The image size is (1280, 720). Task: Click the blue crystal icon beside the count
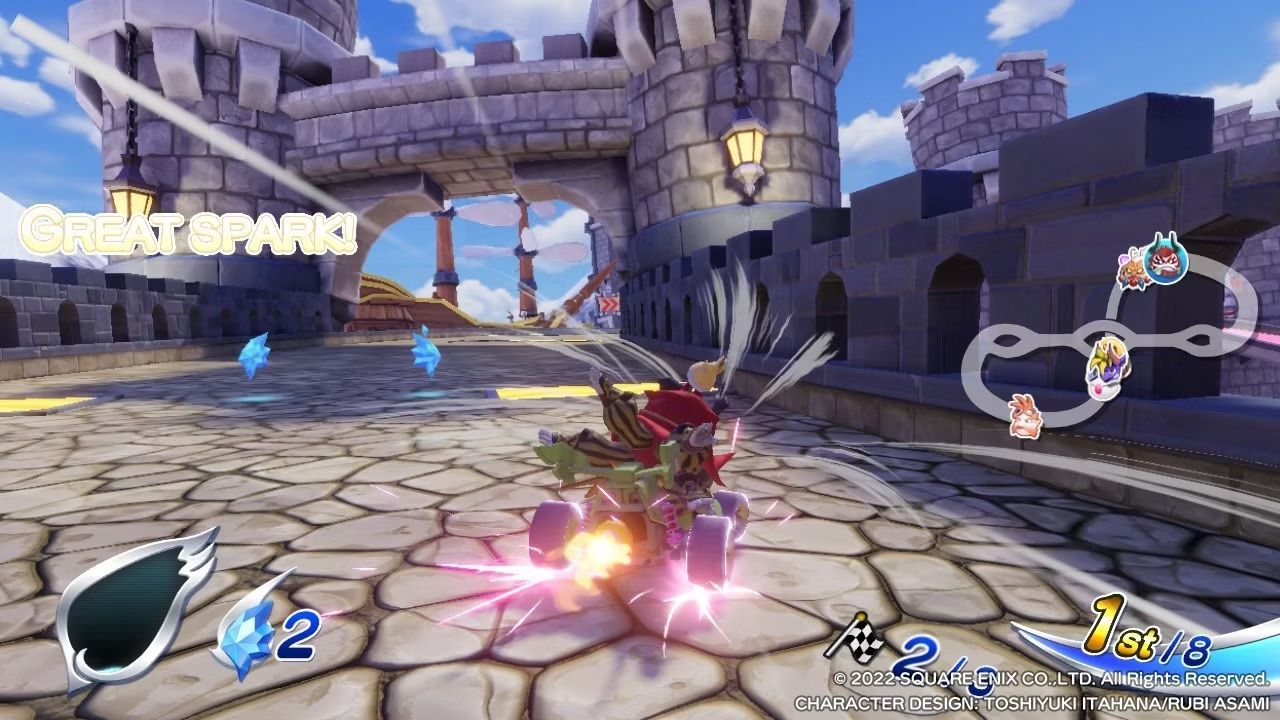click(247, 637)
